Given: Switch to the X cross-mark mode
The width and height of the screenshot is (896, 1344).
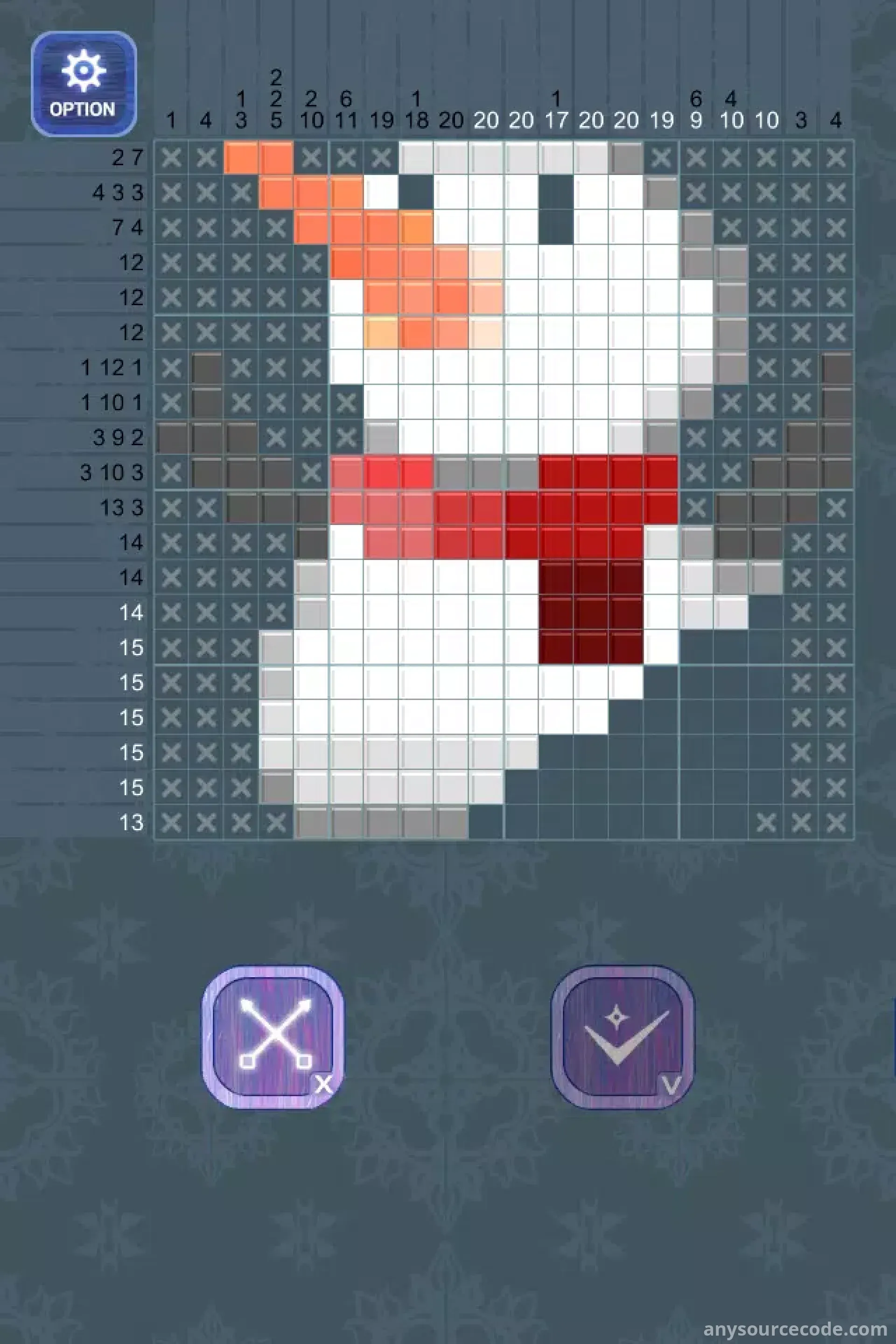Looking at the screenshot, I should point(273,1036).
